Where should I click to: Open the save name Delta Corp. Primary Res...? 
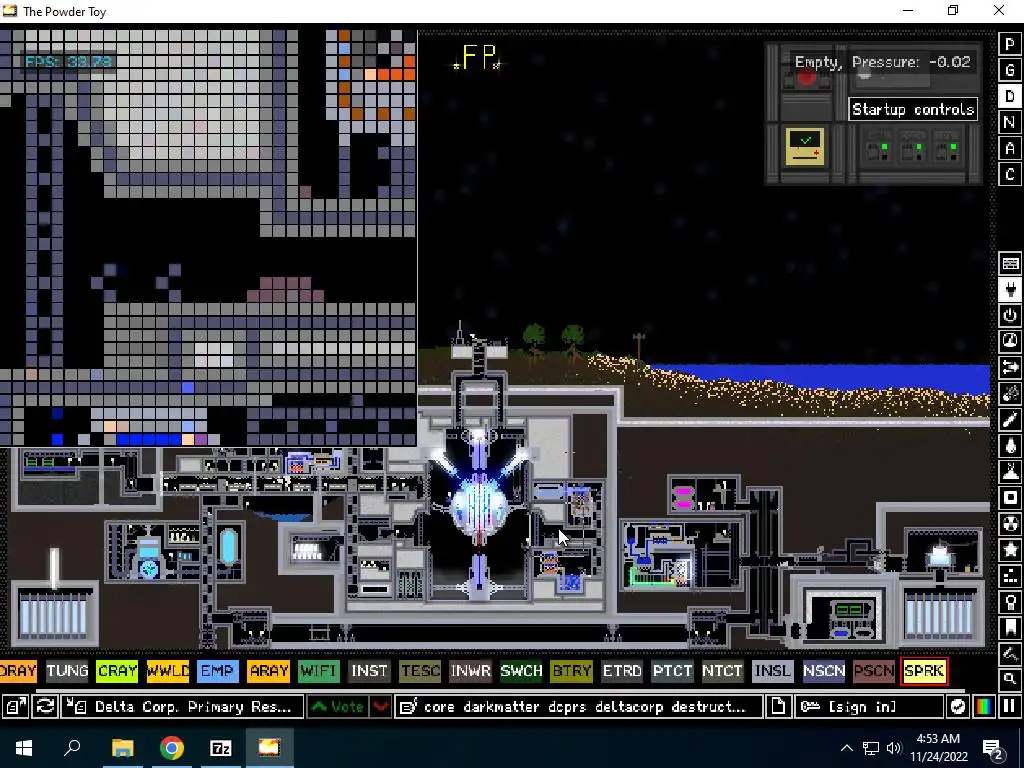click(184, 707)
